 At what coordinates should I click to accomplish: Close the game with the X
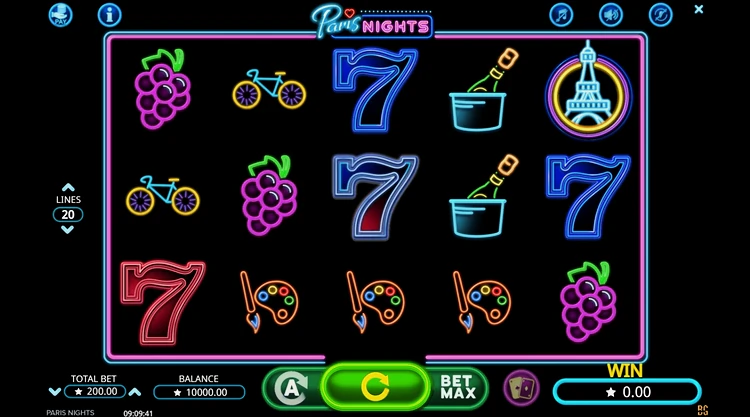click(699, 9)
